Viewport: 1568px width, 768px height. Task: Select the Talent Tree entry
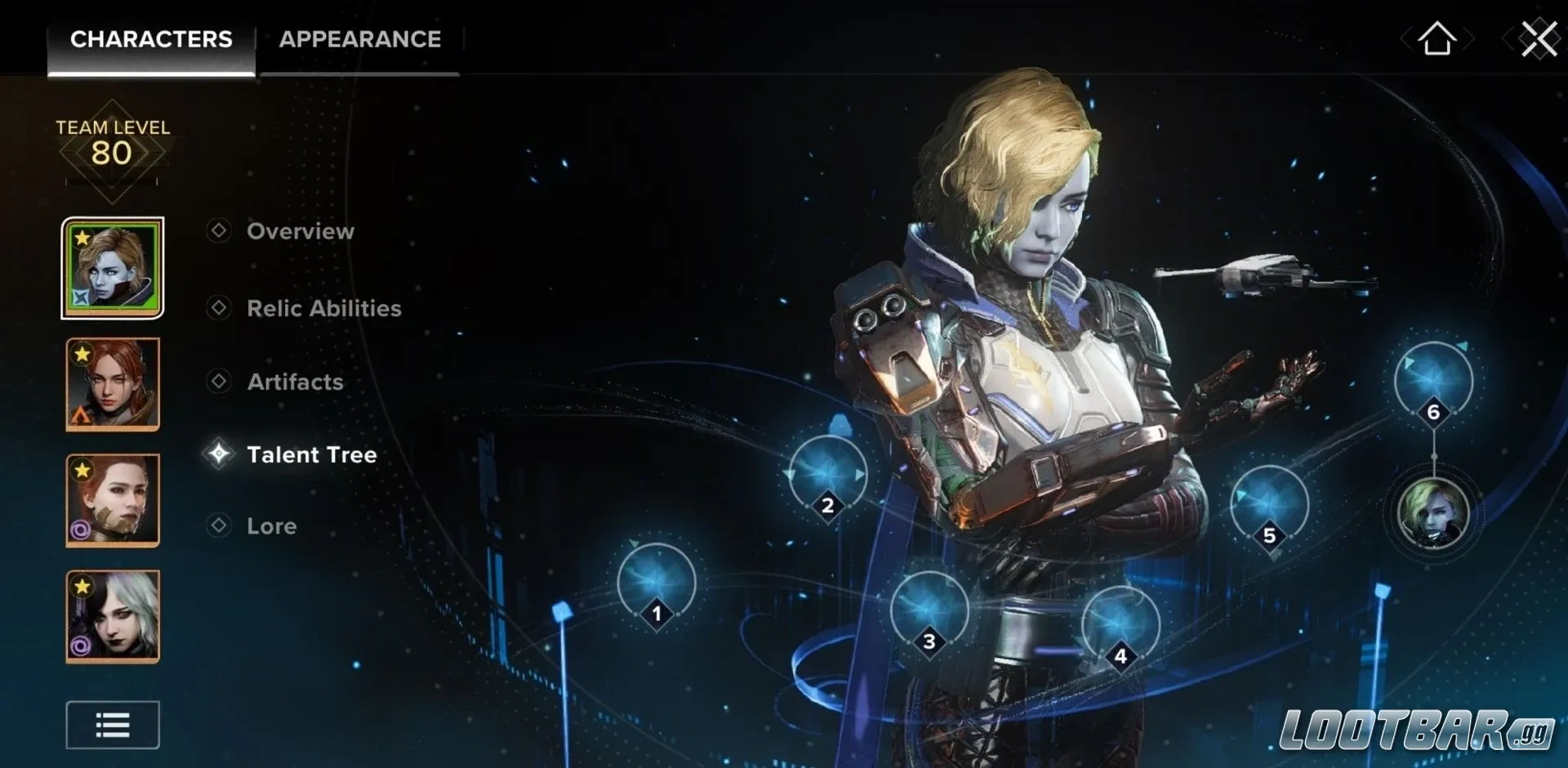[x=311, y=454]
